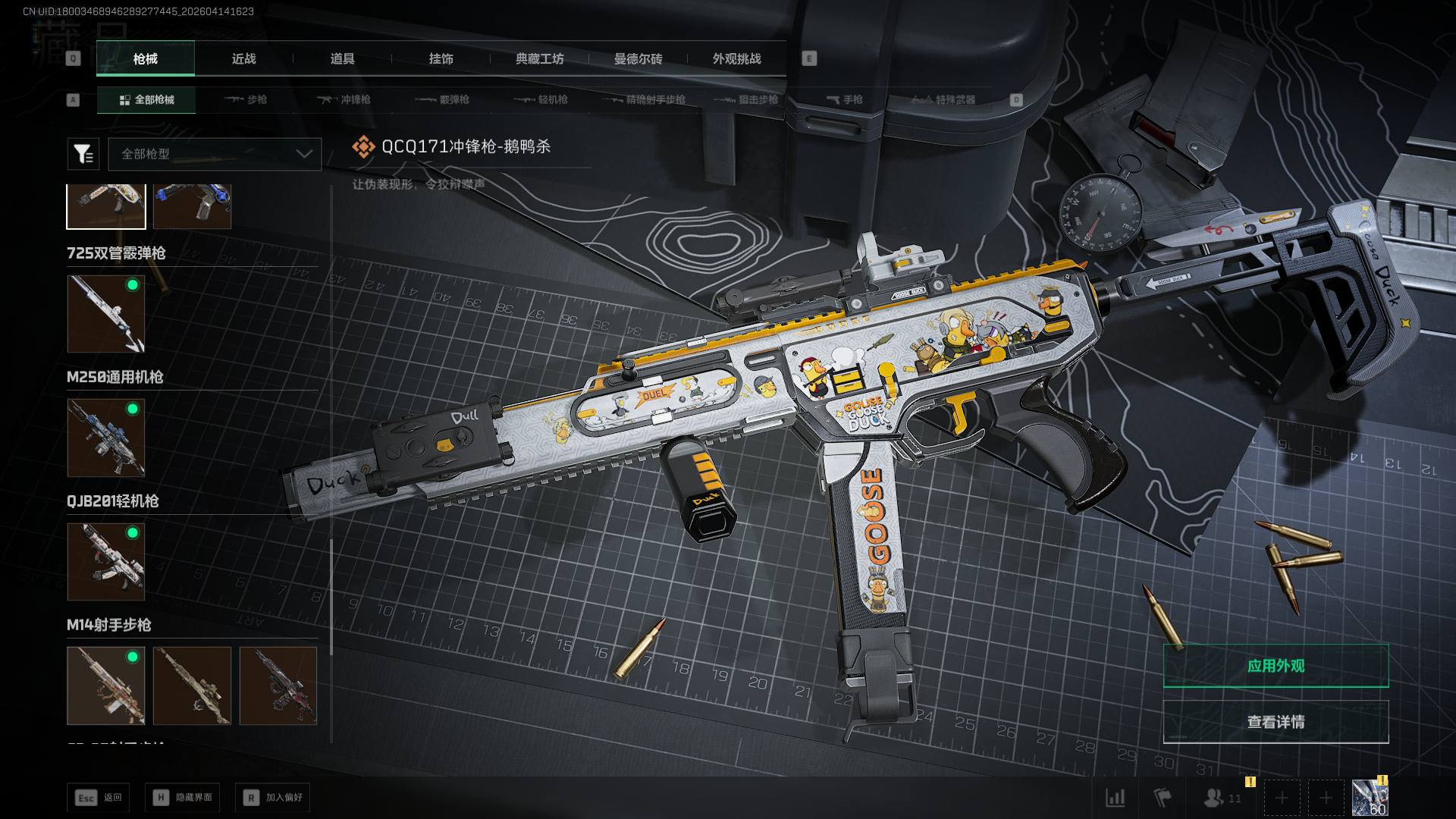This screenshot has height=819, width=1456.
Task: Filter weapons by 冲锋枪 submachine guns
Action: (345, 99)
